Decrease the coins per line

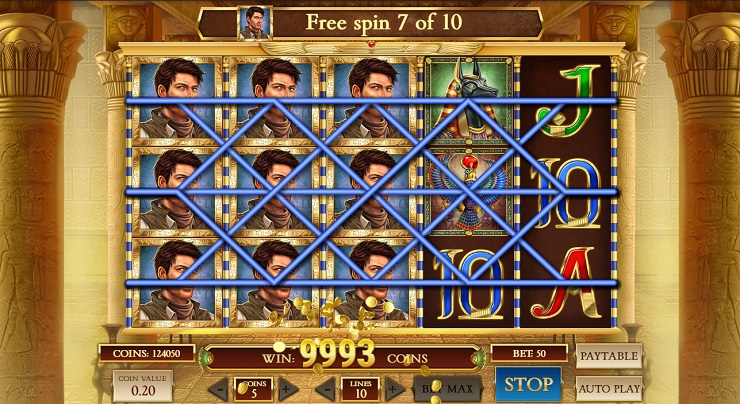pos(223,387)
